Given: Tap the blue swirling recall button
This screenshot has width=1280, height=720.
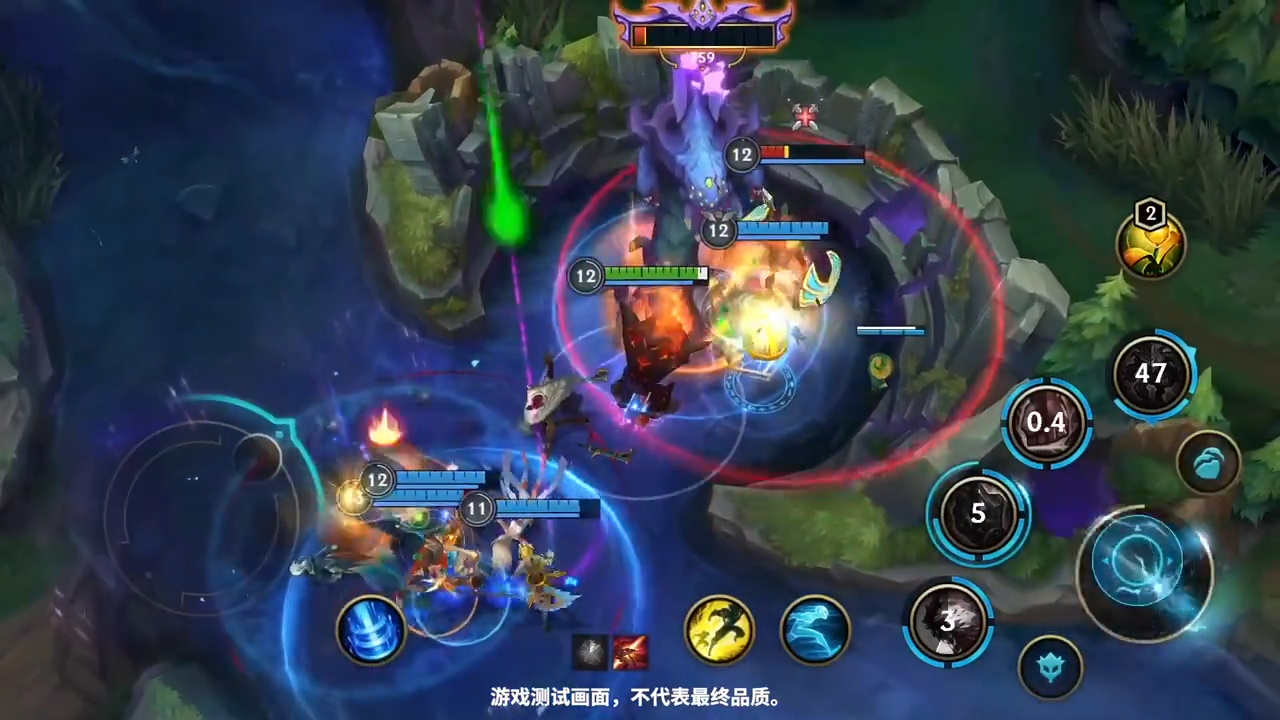Looking at the screenshot, I should click(371, 630).
